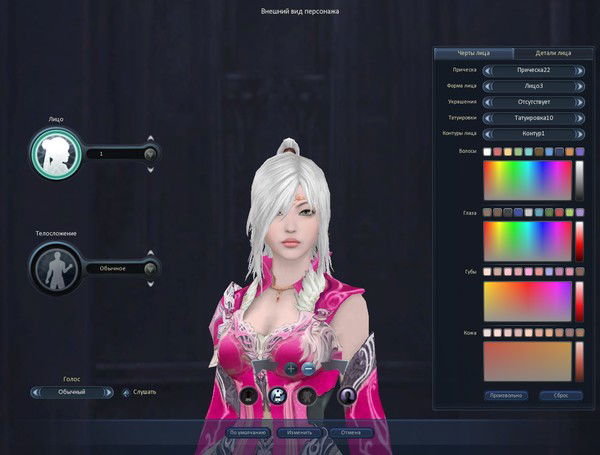
Task: Select the round Лицо face icon
Action: pyautogui.click(x=56, y=153)
